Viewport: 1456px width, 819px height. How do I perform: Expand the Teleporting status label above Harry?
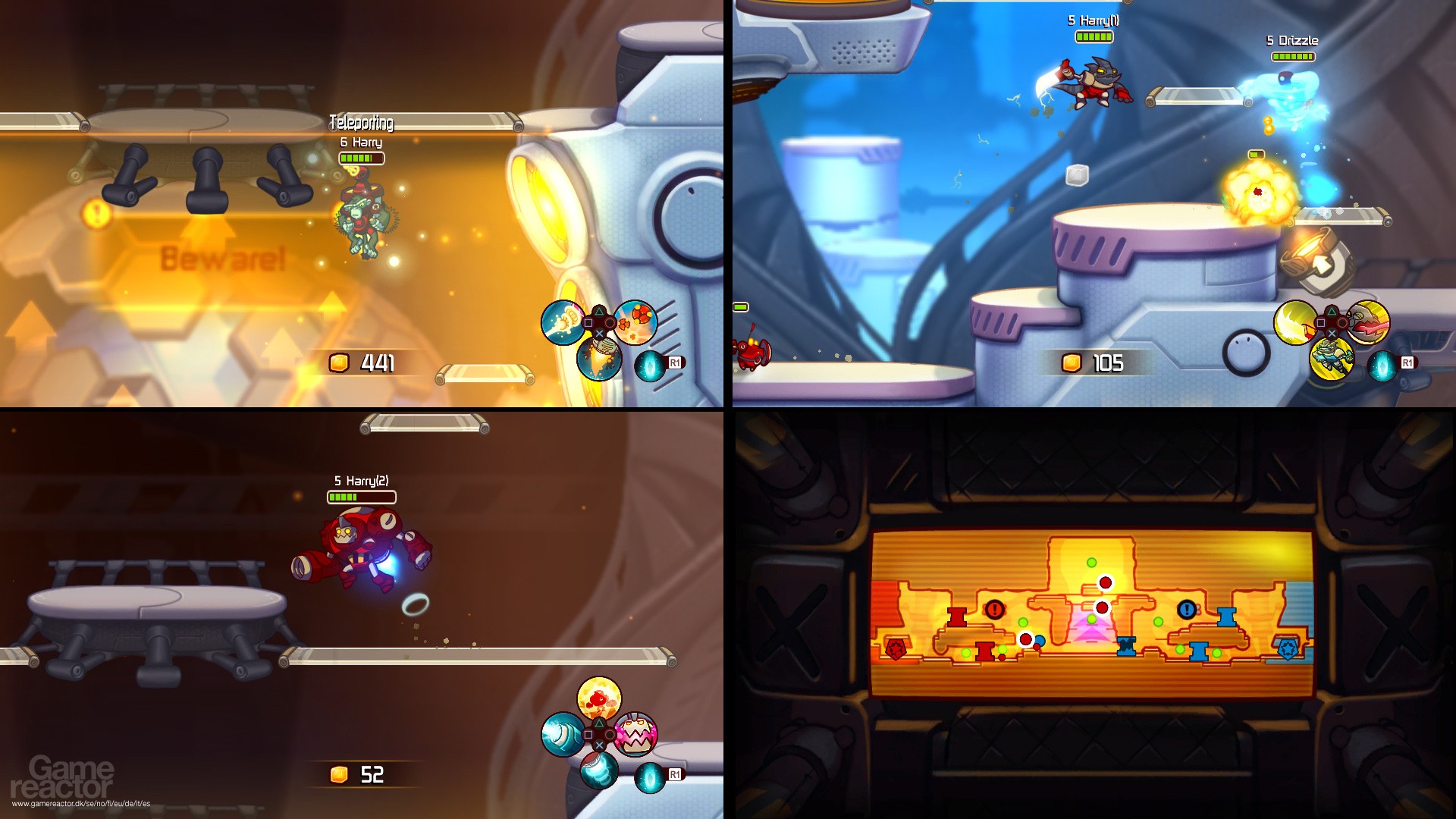pyautogui.click(x=361, y=121)
